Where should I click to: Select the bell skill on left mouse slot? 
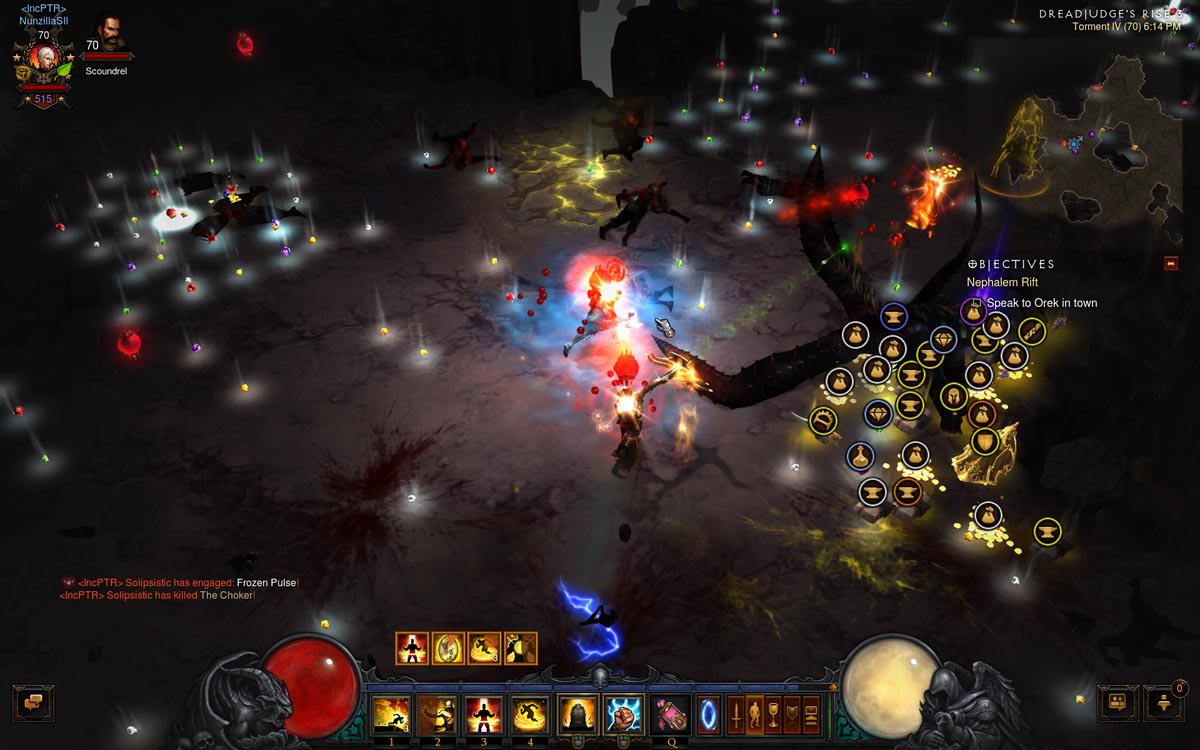(577, 714)
